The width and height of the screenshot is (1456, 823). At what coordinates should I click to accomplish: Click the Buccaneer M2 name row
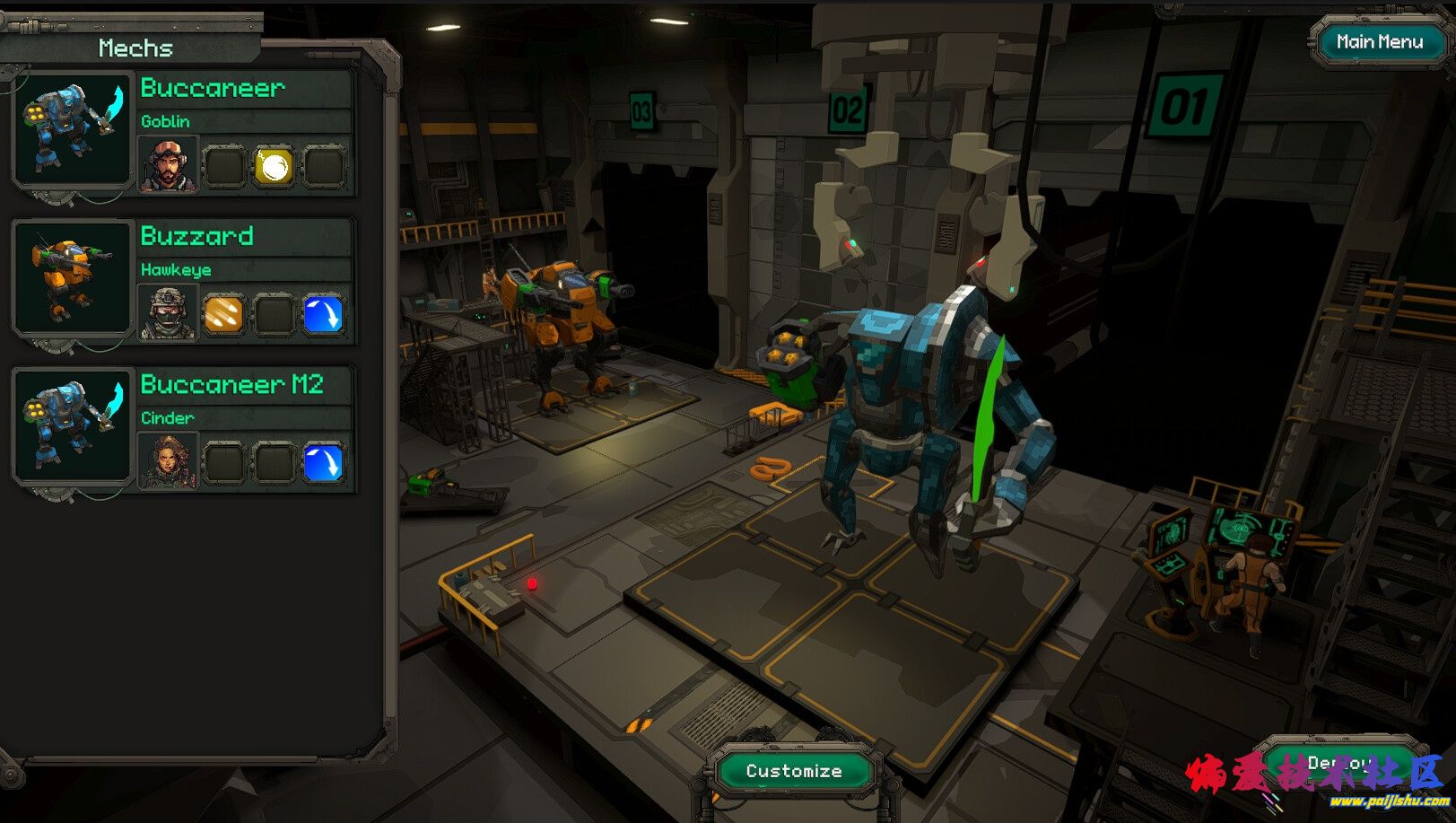(x=244, y=385)
